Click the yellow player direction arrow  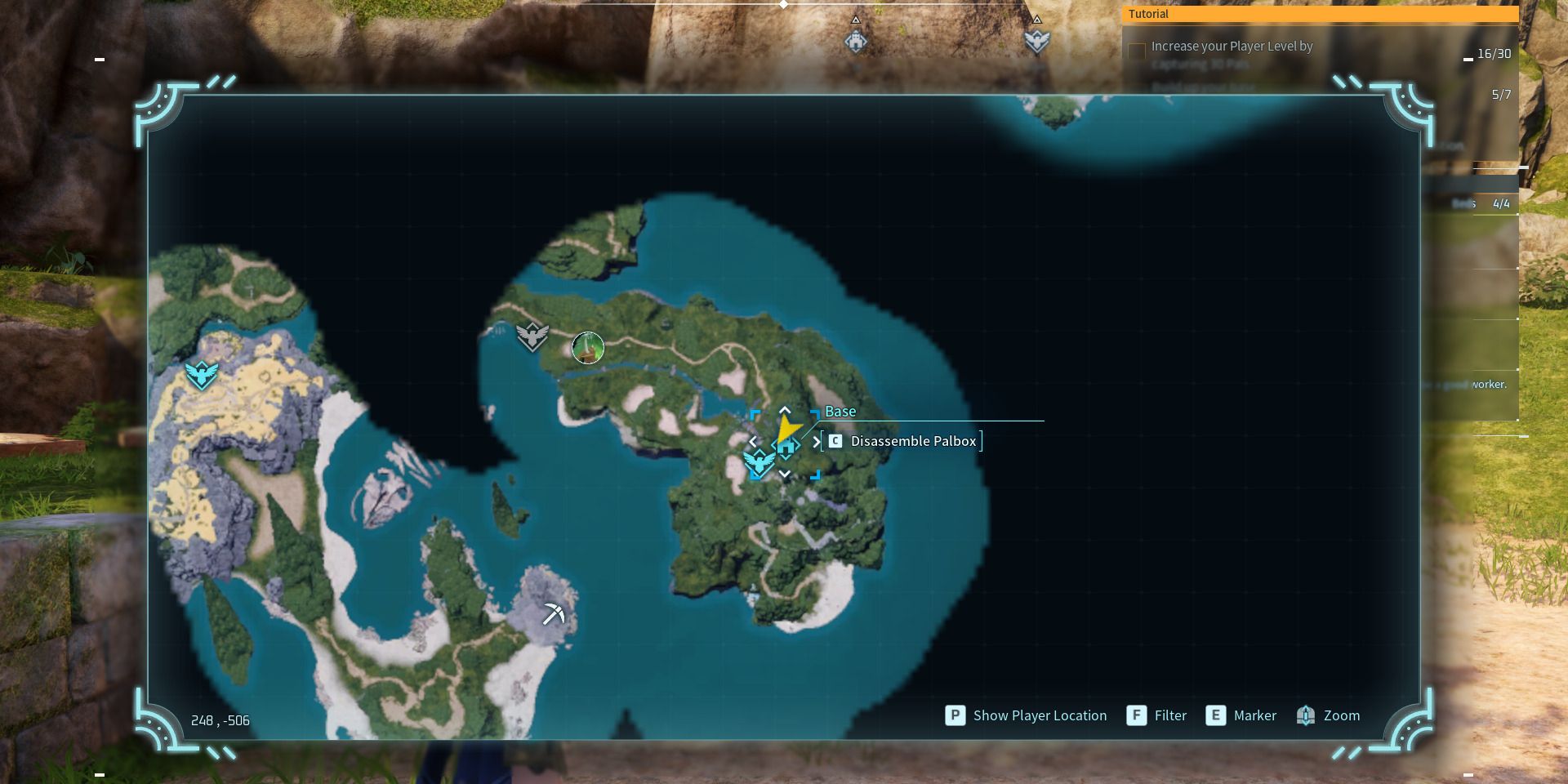point(788,426)
